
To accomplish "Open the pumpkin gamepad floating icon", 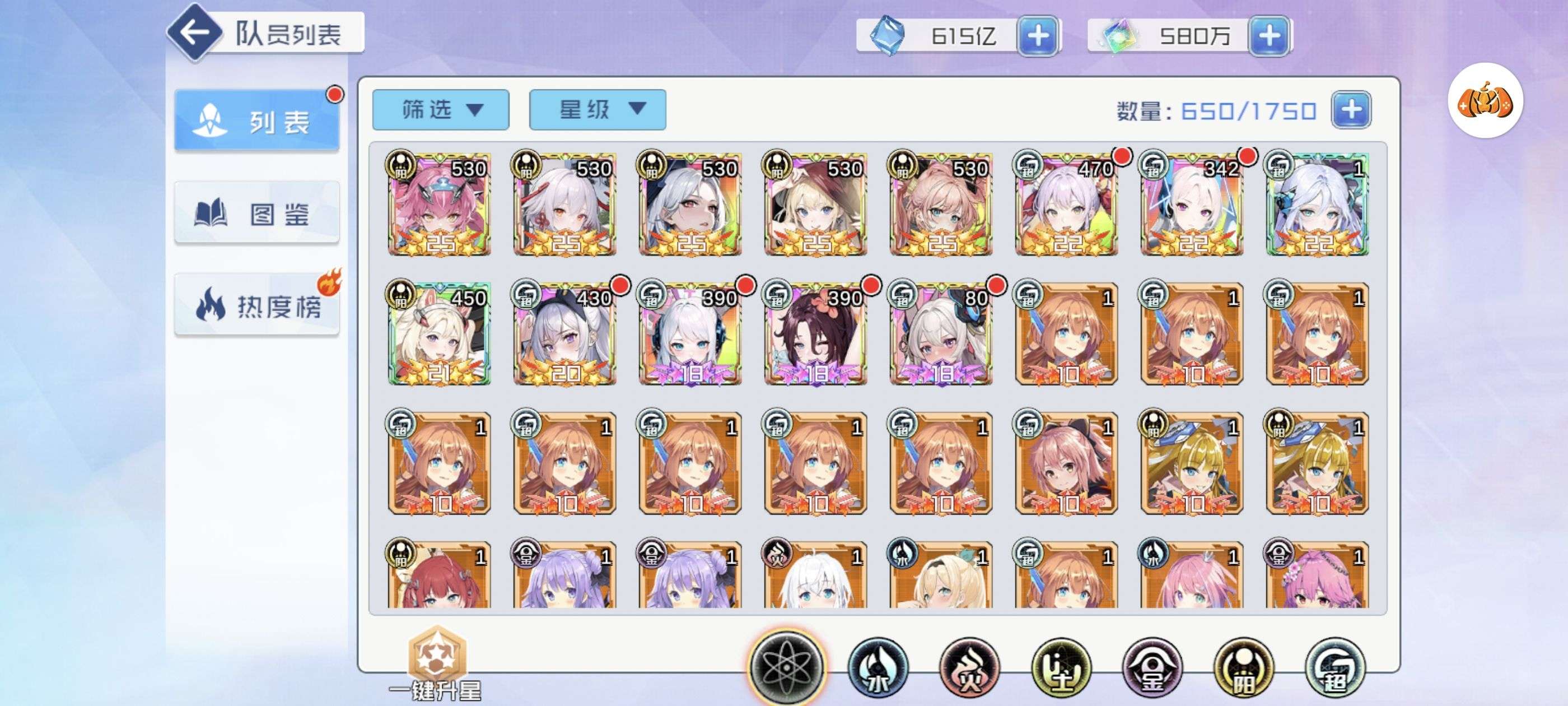I will tap(1485, 101).
